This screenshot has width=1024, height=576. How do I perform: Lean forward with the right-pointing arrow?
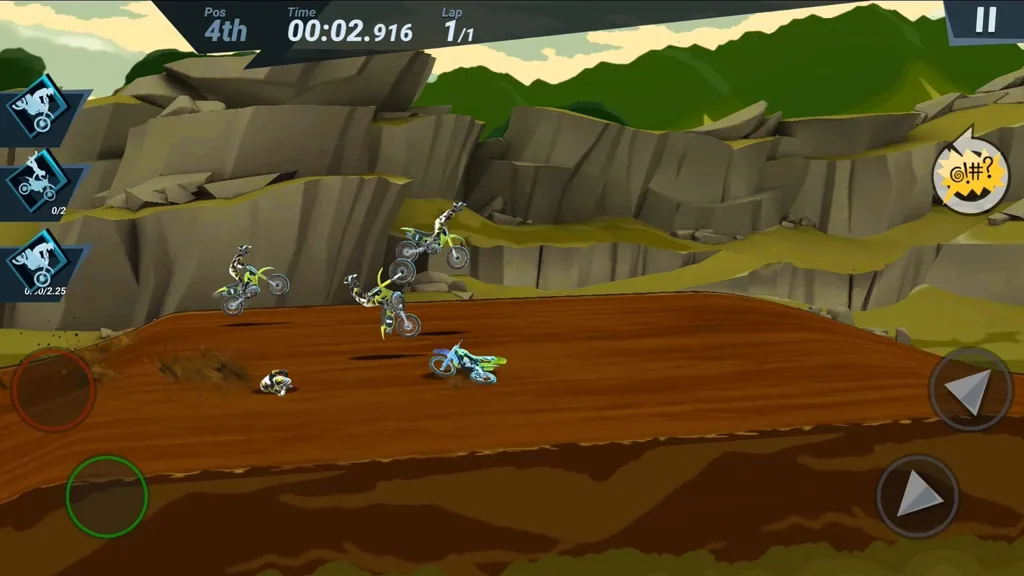[917, 496]
